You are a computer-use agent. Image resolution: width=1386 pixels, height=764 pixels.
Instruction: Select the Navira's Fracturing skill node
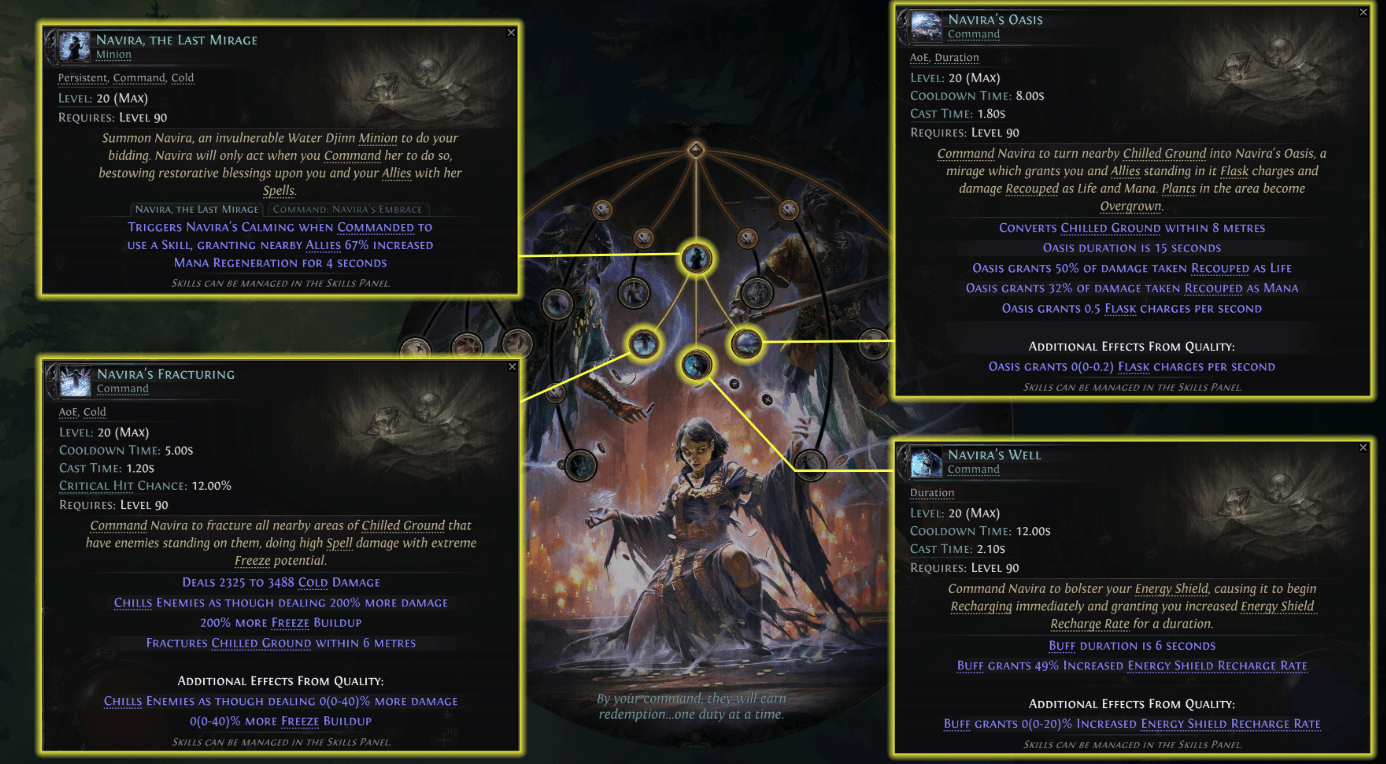645,342
